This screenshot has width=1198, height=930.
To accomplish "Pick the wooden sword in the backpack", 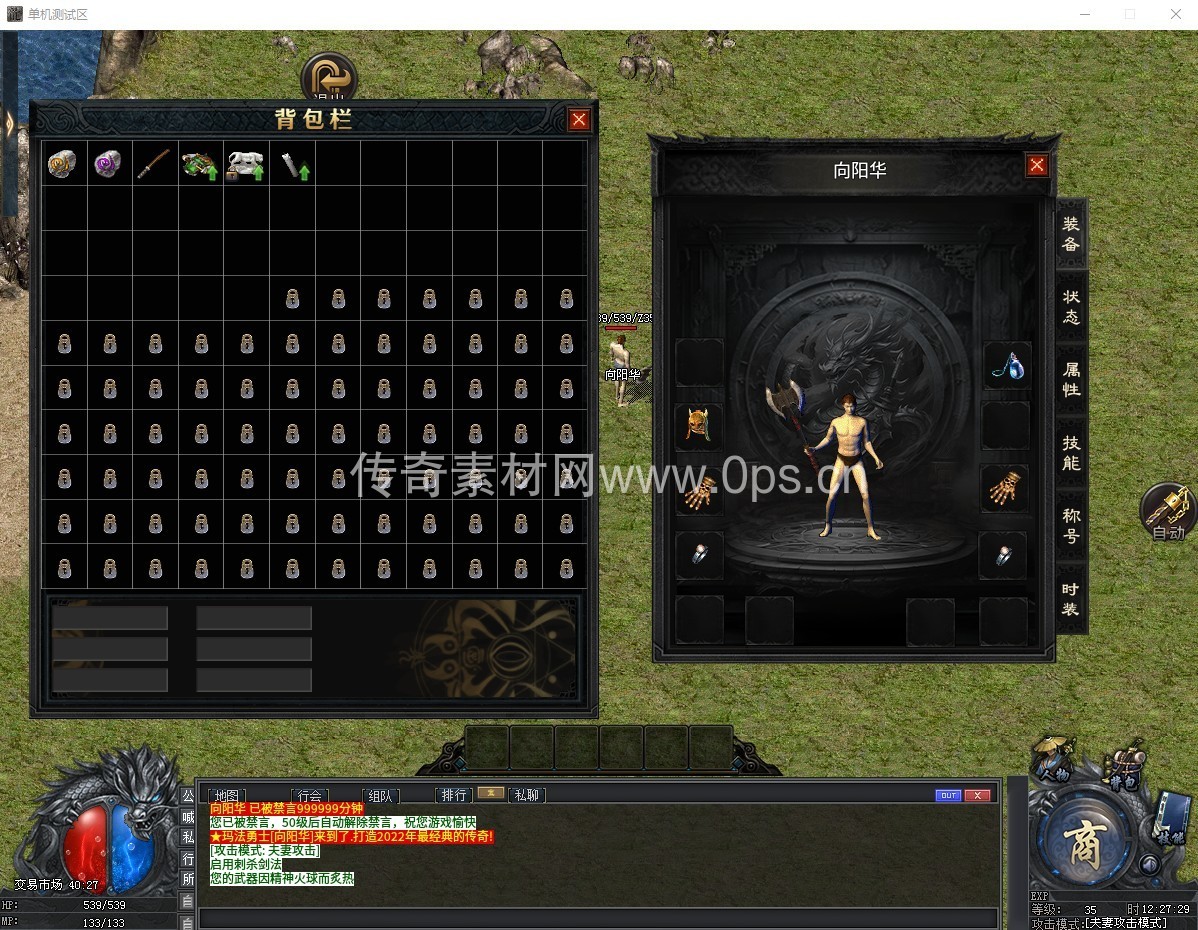I will [154, 164].
